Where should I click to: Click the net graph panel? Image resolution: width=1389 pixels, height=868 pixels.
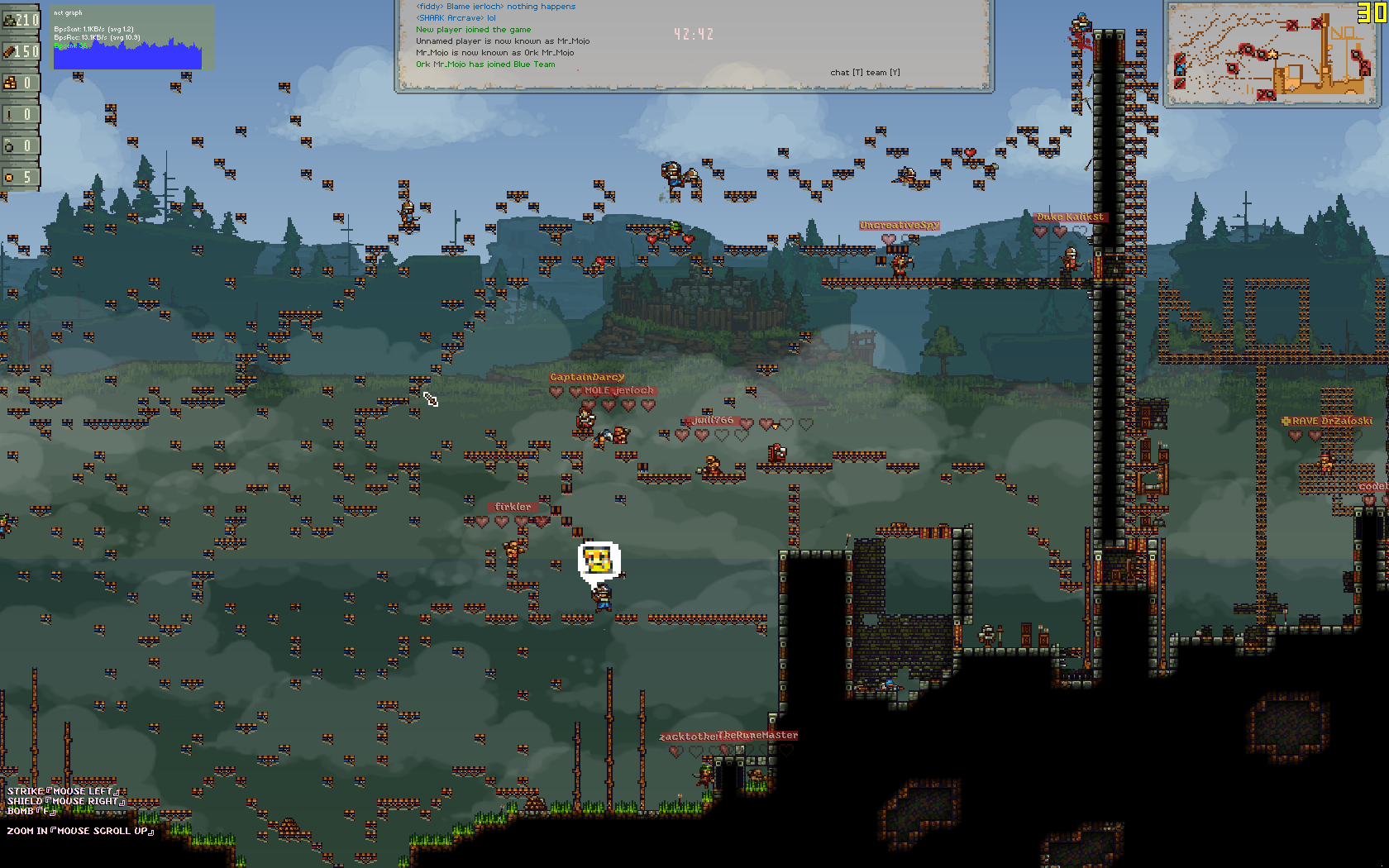[x=132, y=38]
